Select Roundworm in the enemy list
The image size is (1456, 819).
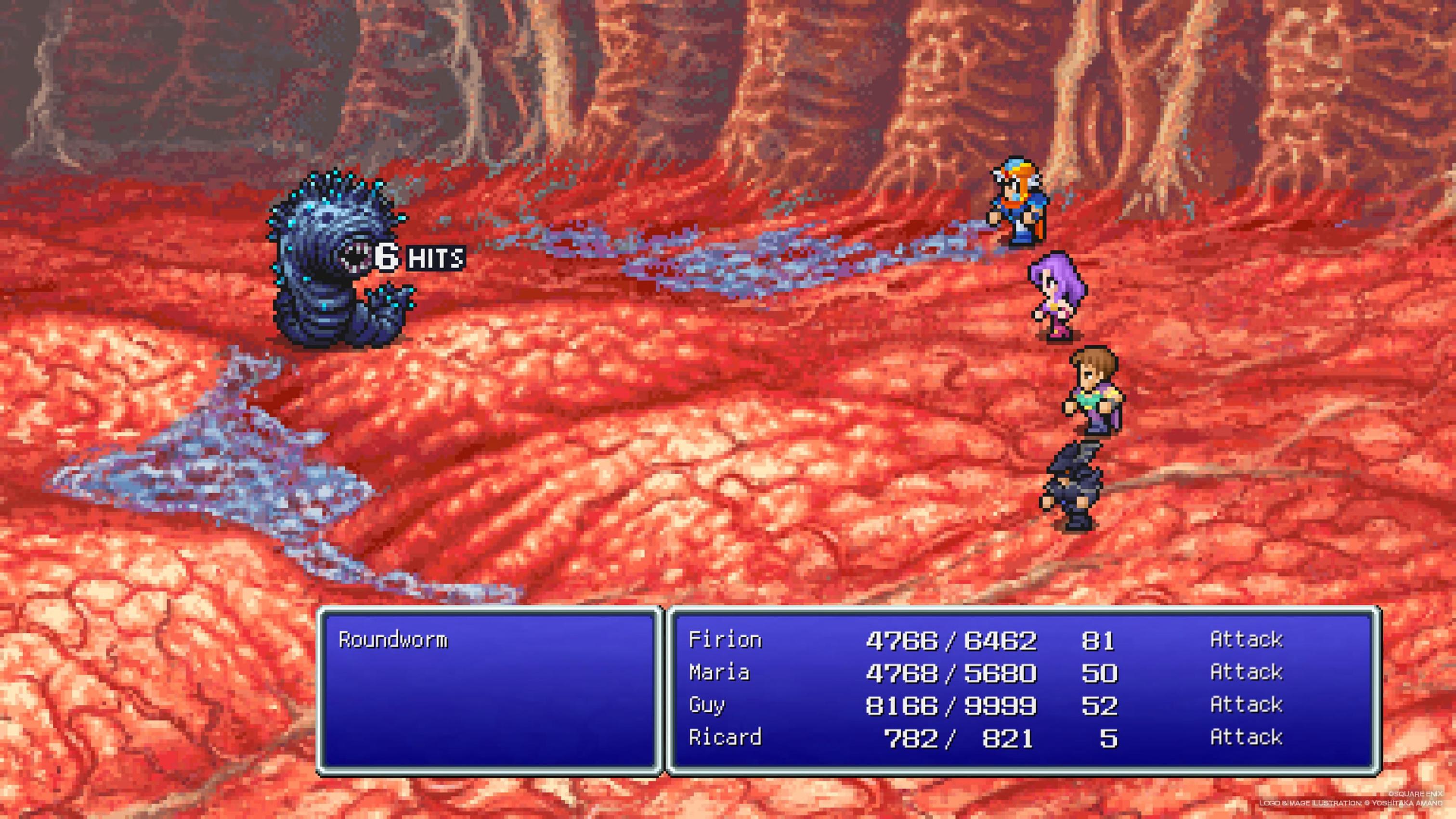pyautogui.click(x=393, y=640)
